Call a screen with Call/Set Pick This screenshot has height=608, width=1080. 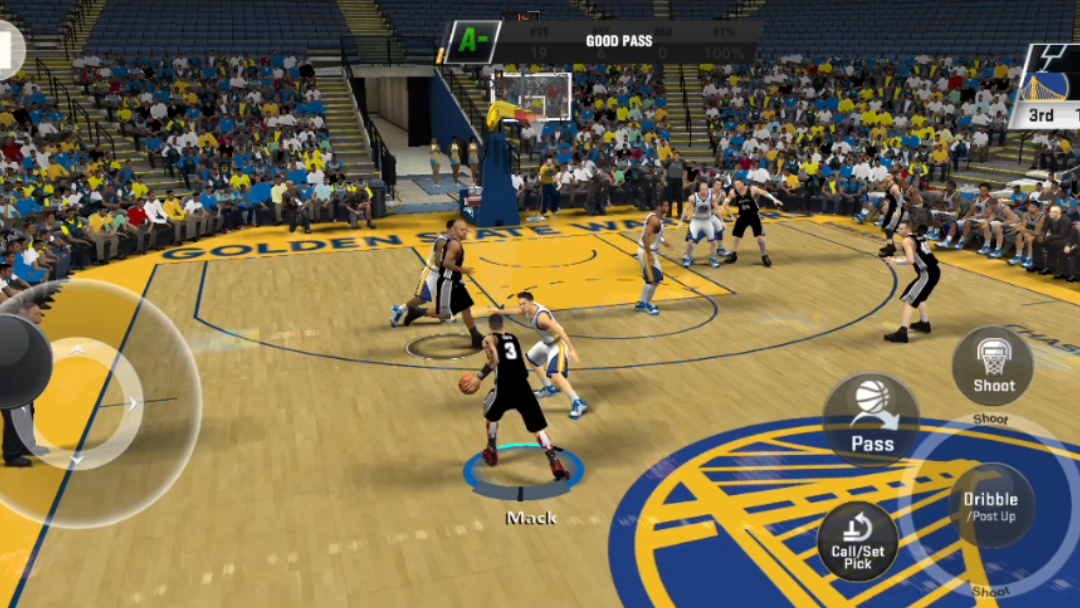(x=857, y=541)
